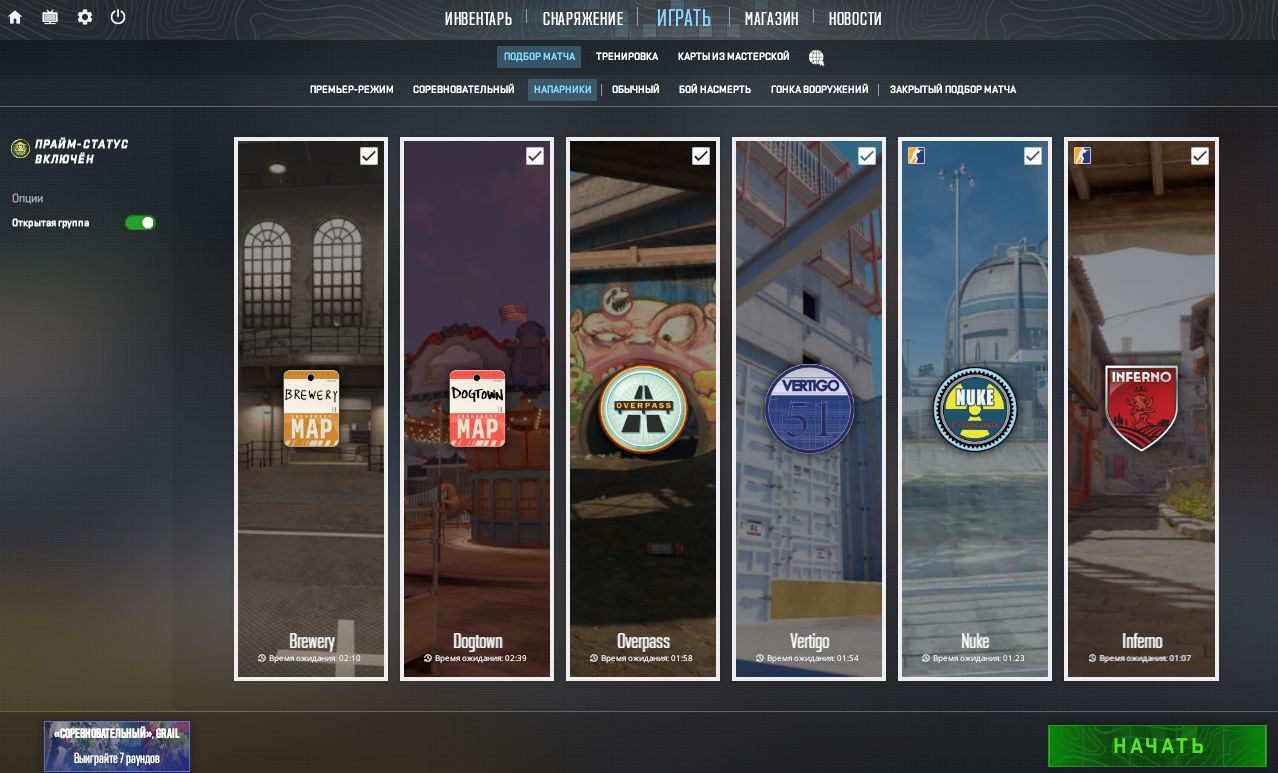1278x773 pixels.
Task: Open the ИНВЕНТАРЬ tab
Action: pyautogui.click(x=478, y=18)
